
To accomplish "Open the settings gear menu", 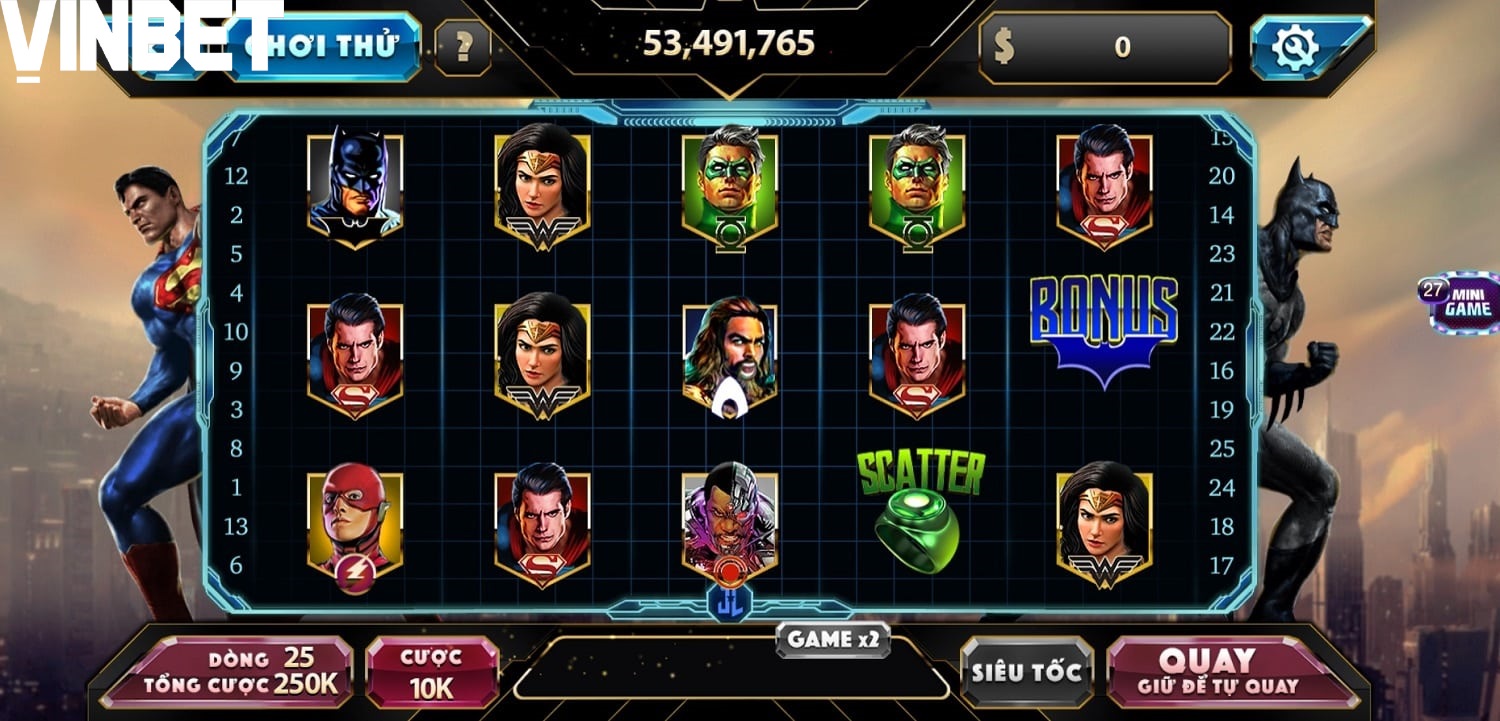I will click(x=1295, y=44).
